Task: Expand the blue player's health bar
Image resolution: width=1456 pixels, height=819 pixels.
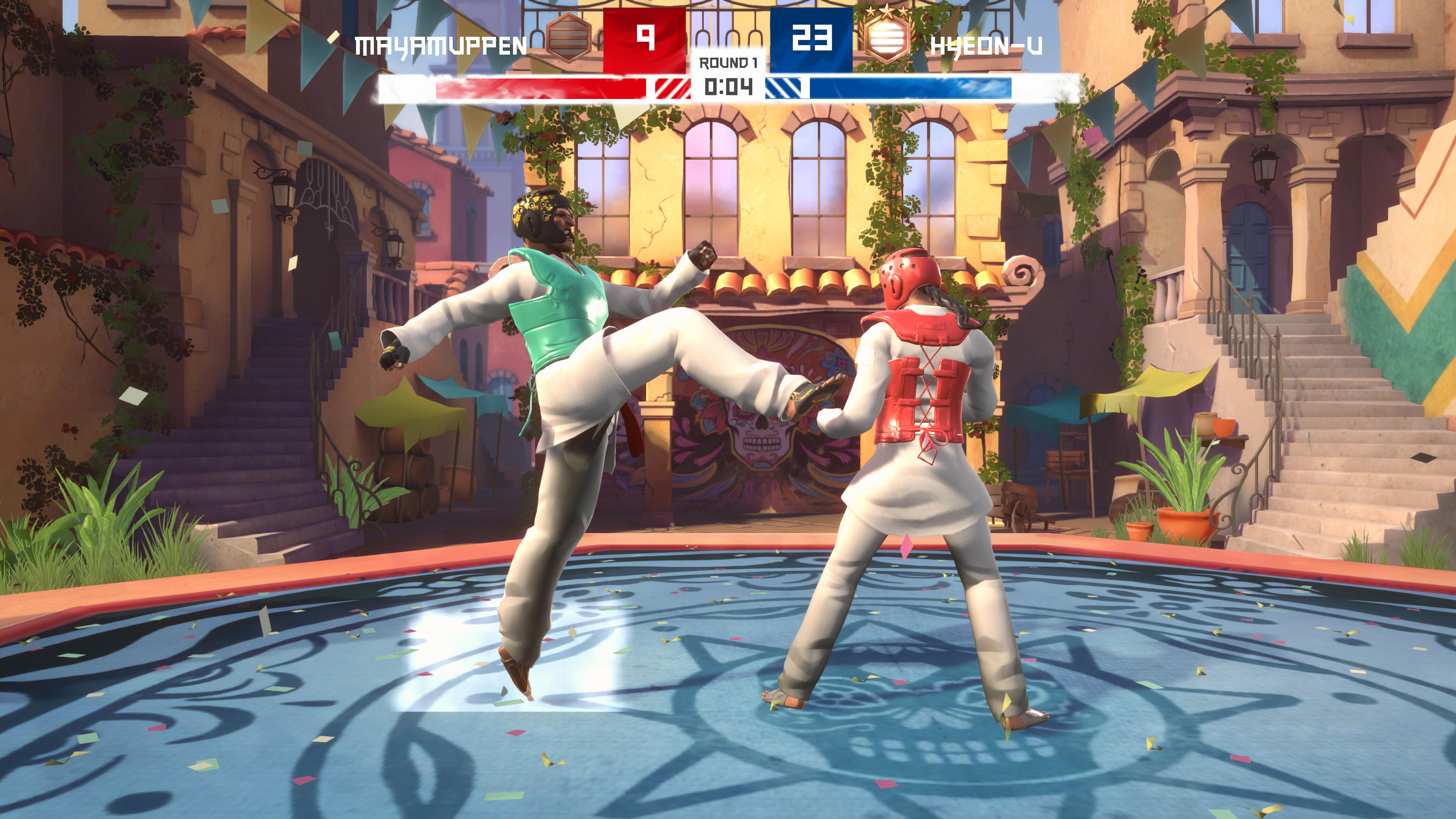Action: [x=910, y=88]
